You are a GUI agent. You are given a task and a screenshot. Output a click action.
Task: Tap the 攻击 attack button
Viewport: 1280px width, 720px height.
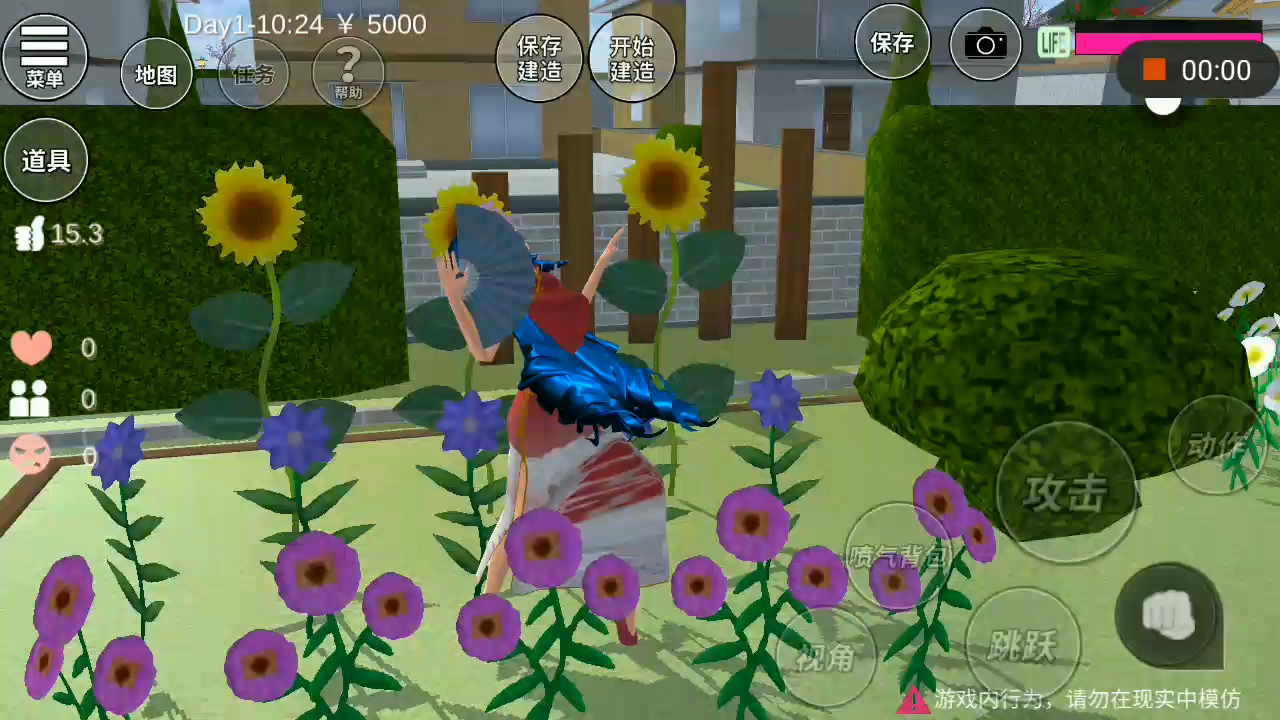(x=1066, y=492)
